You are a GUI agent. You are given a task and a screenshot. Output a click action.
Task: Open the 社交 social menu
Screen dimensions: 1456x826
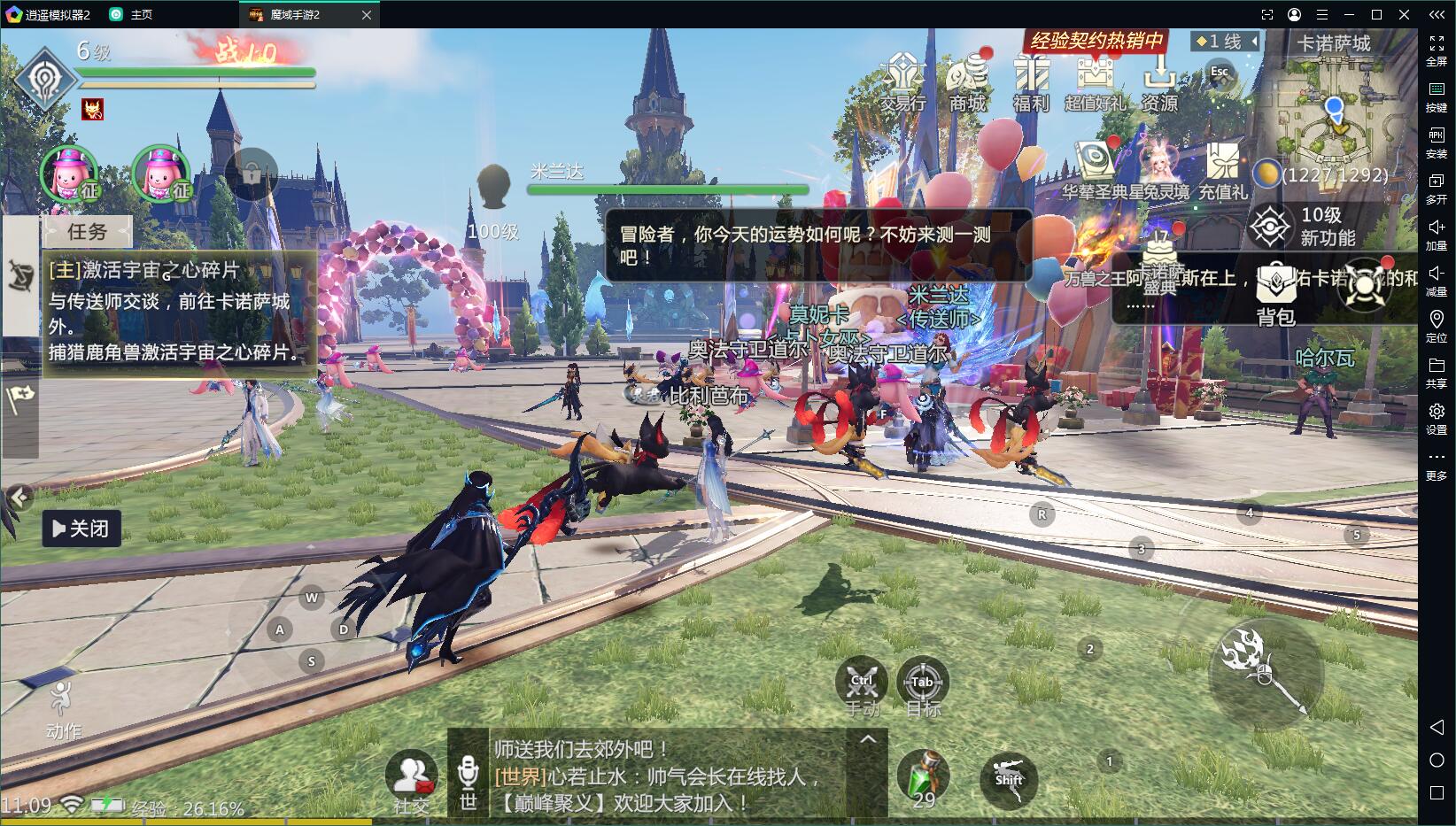(411, 781)
